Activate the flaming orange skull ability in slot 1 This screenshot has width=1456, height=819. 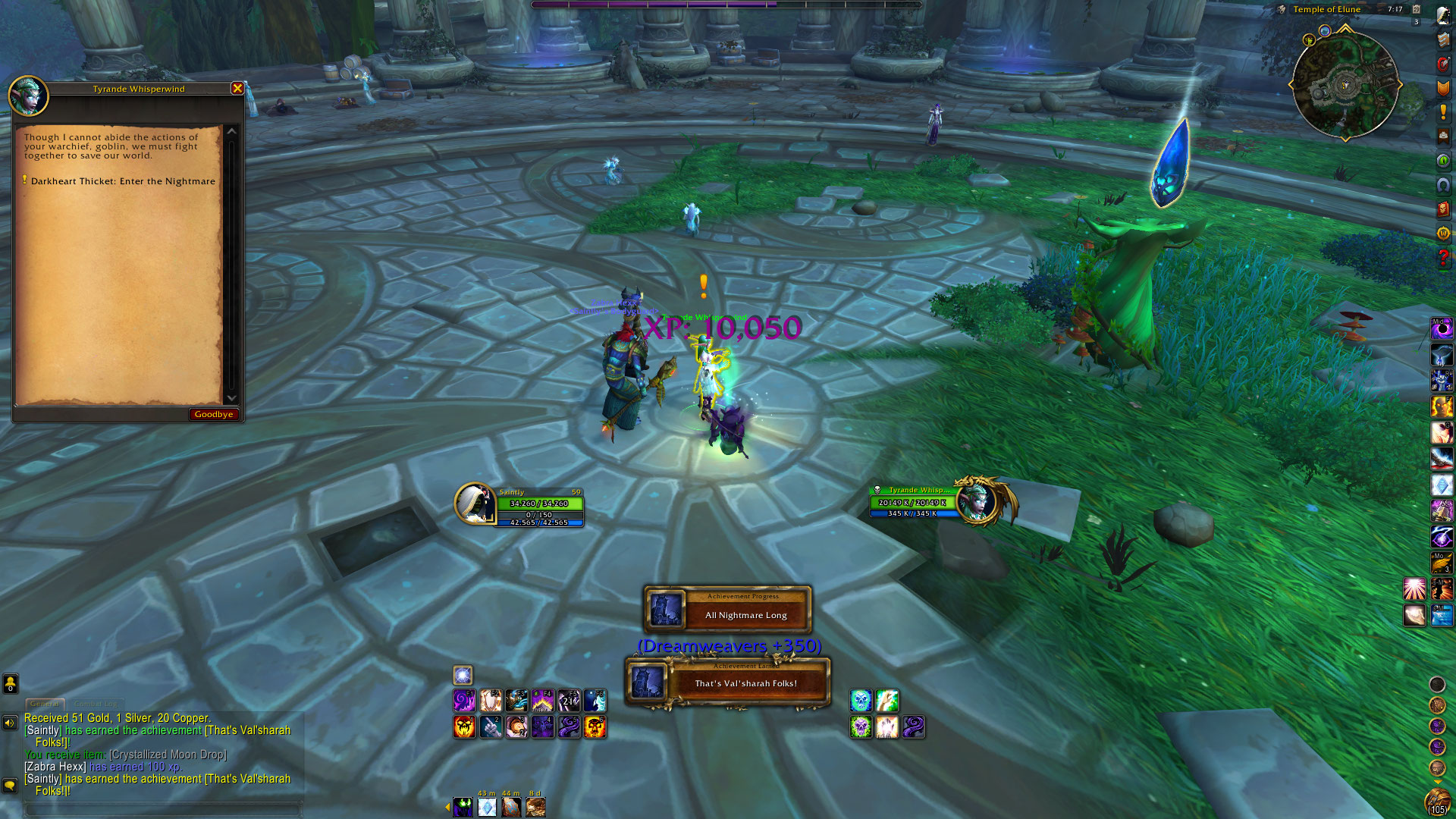(x=464, y=727)
